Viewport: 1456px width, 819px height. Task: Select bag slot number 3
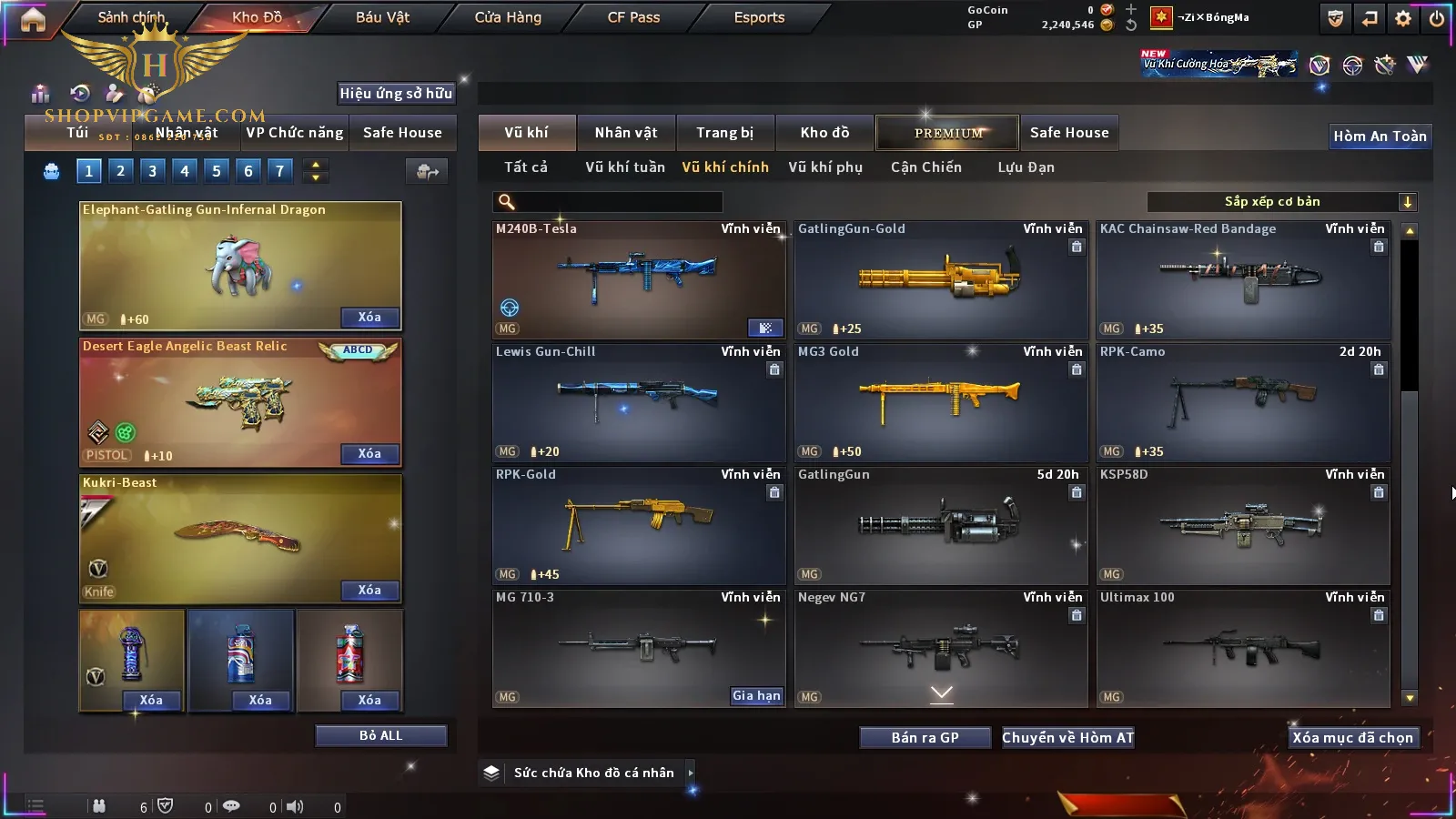[x=152, y=171]
